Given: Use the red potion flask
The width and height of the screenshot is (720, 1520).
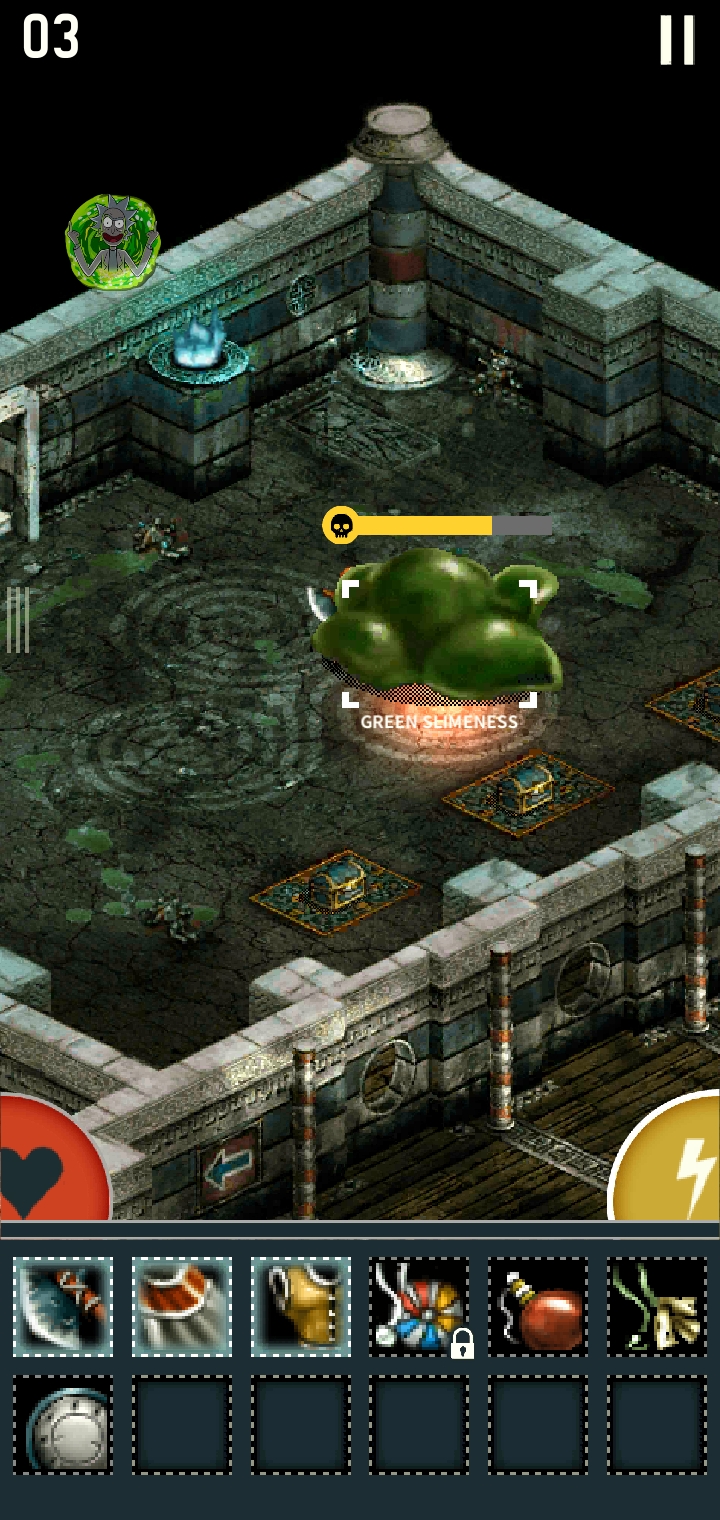Looking at the screenshot, I should tap(538, 1306).
